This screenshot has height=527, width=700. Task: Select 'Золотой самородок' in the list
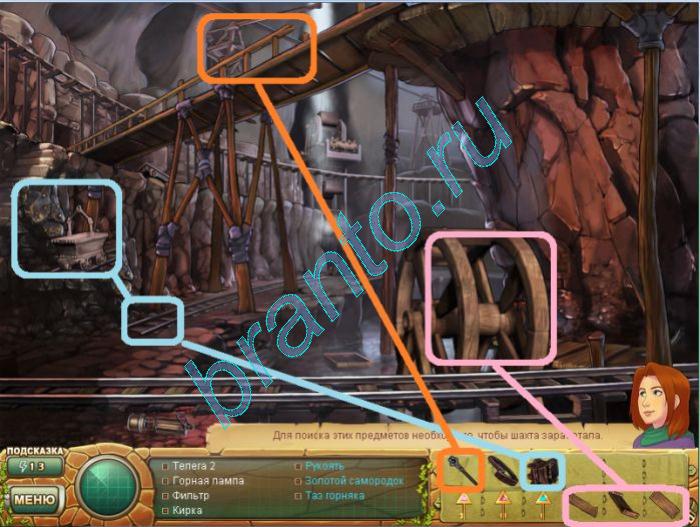click(349, 481)
